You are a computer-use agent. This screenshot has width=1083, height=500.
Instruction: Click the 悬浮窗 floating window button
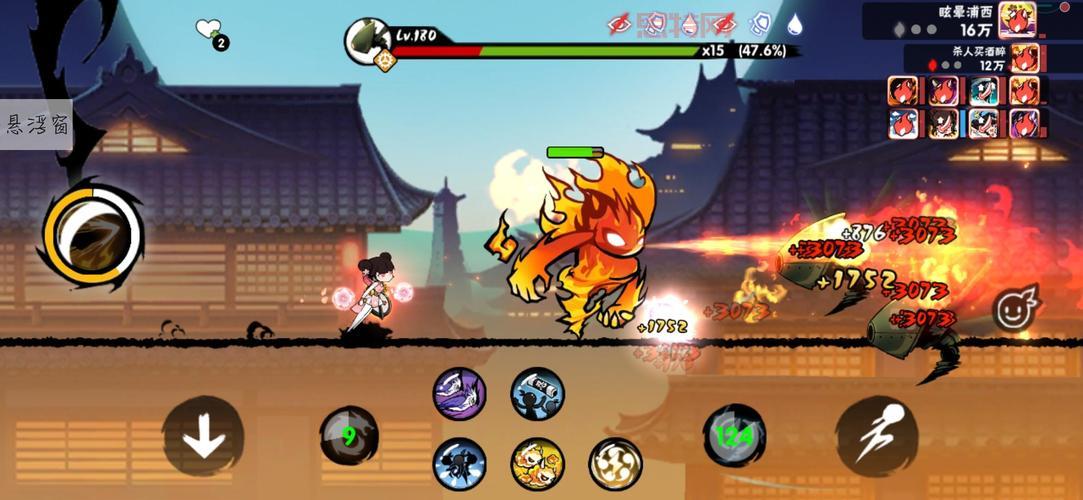(x=36, y=125)
